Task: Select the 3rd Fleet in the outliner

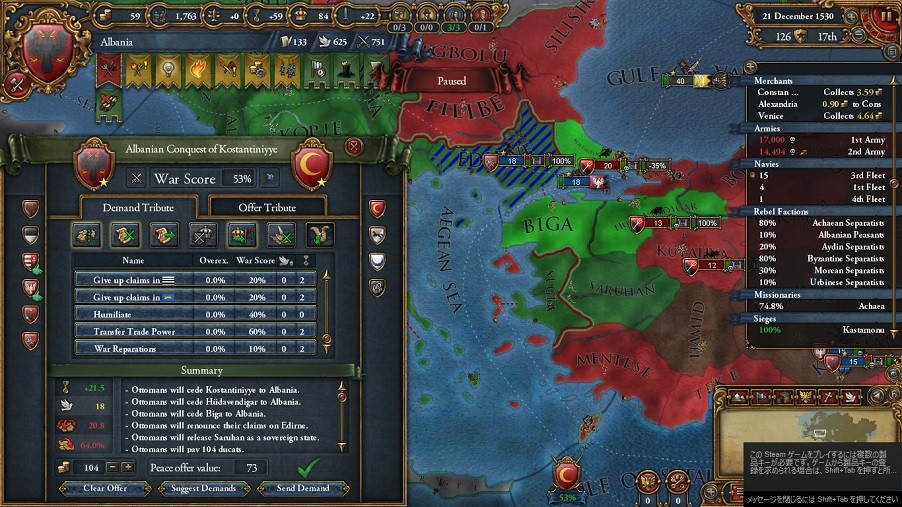Action: coord(820,174)
